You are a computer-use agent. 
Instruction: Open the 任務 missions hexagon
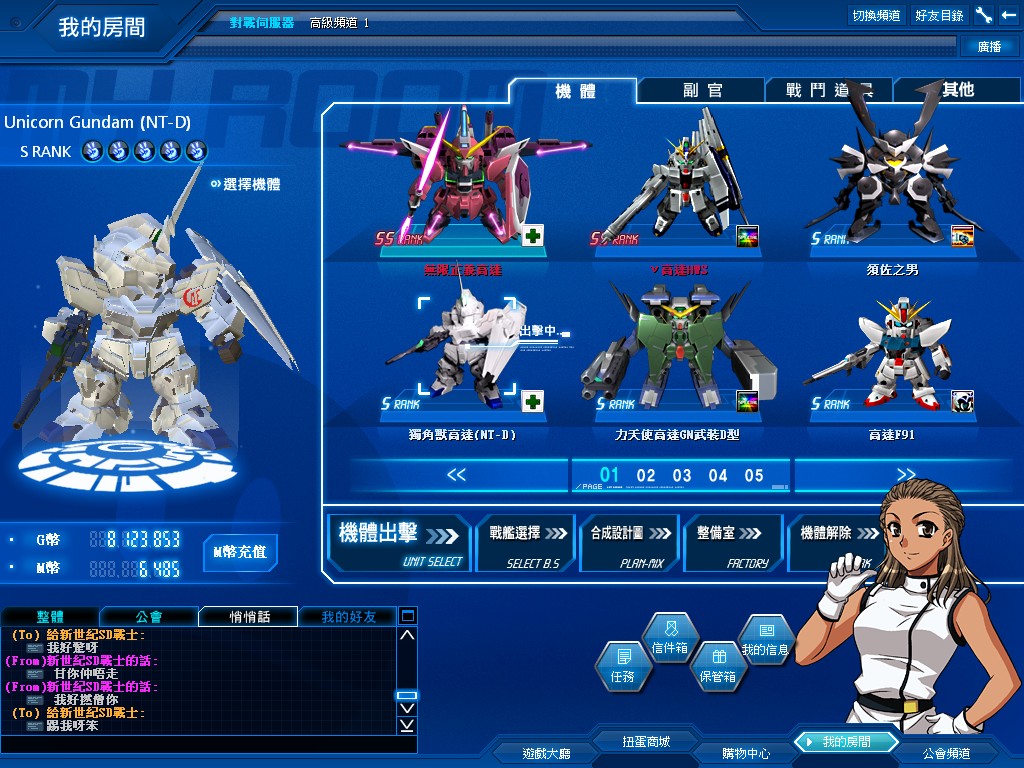(x=621, y=665)
